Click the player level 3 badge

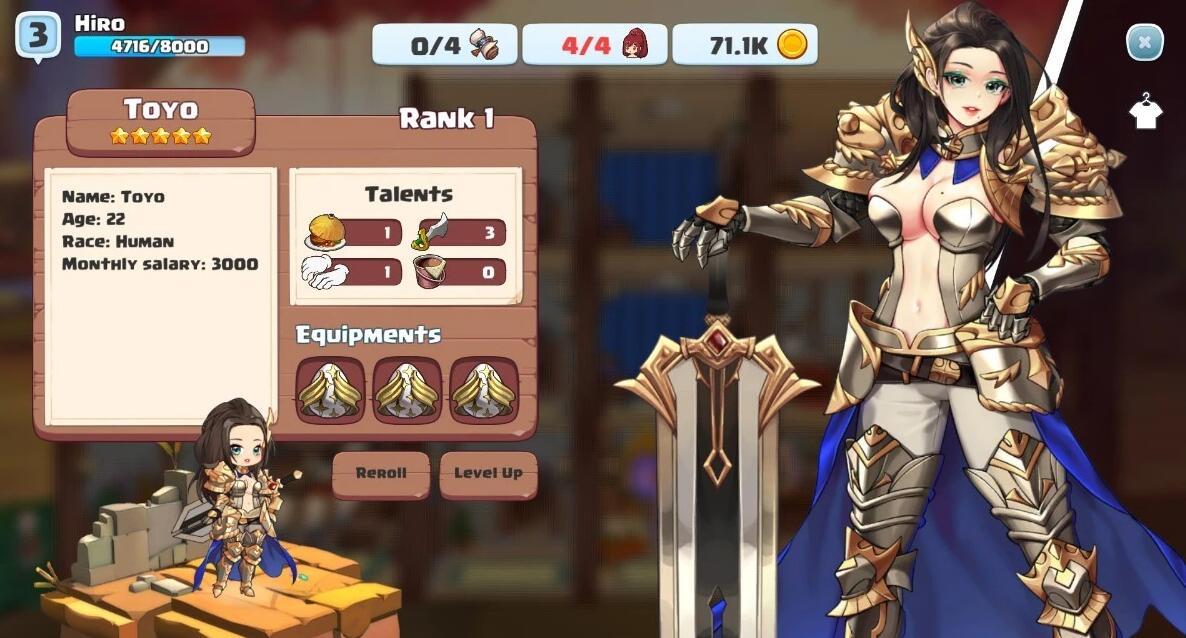point(37,36)
